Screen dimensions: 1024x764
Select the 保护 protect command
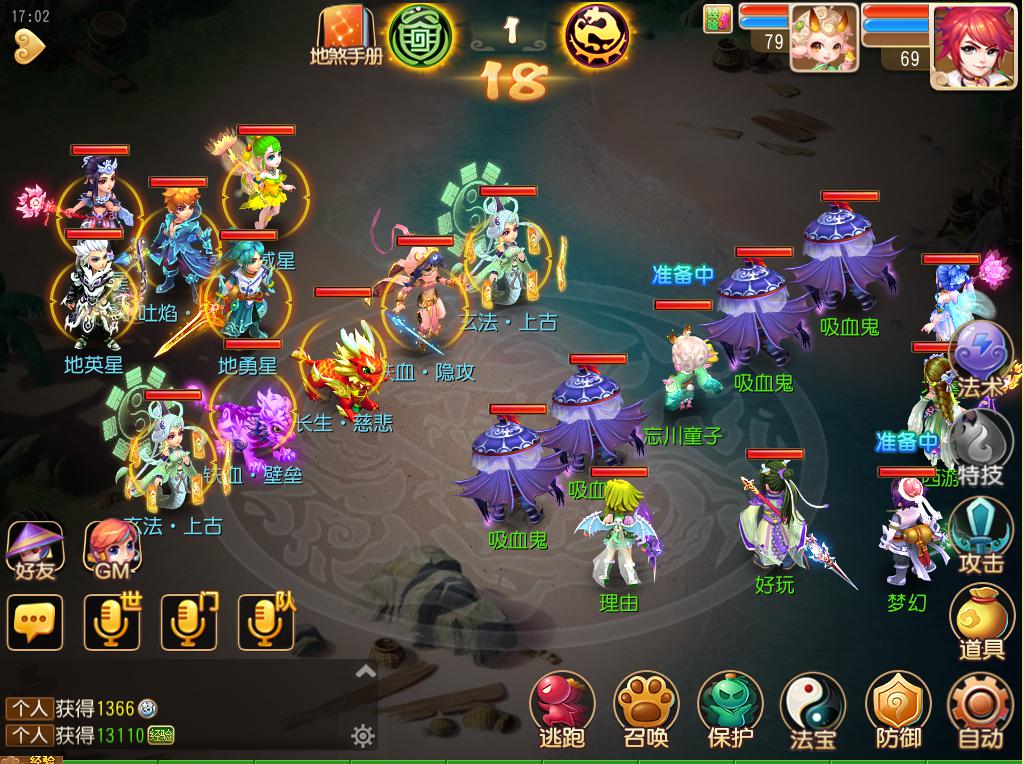[x=729, y=708]
